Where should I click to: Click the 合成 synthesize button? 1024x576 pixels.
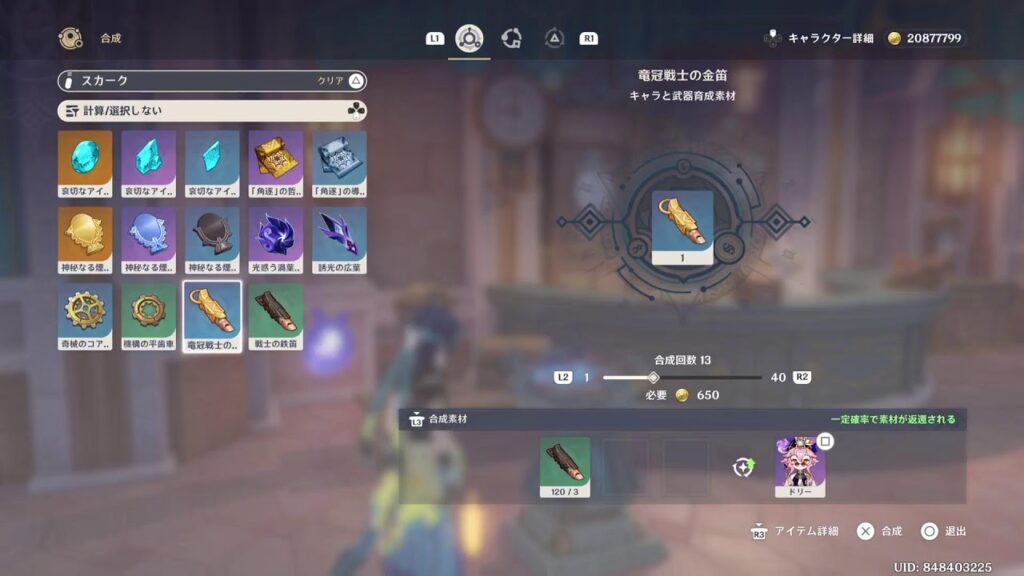(x=880, y=531)
